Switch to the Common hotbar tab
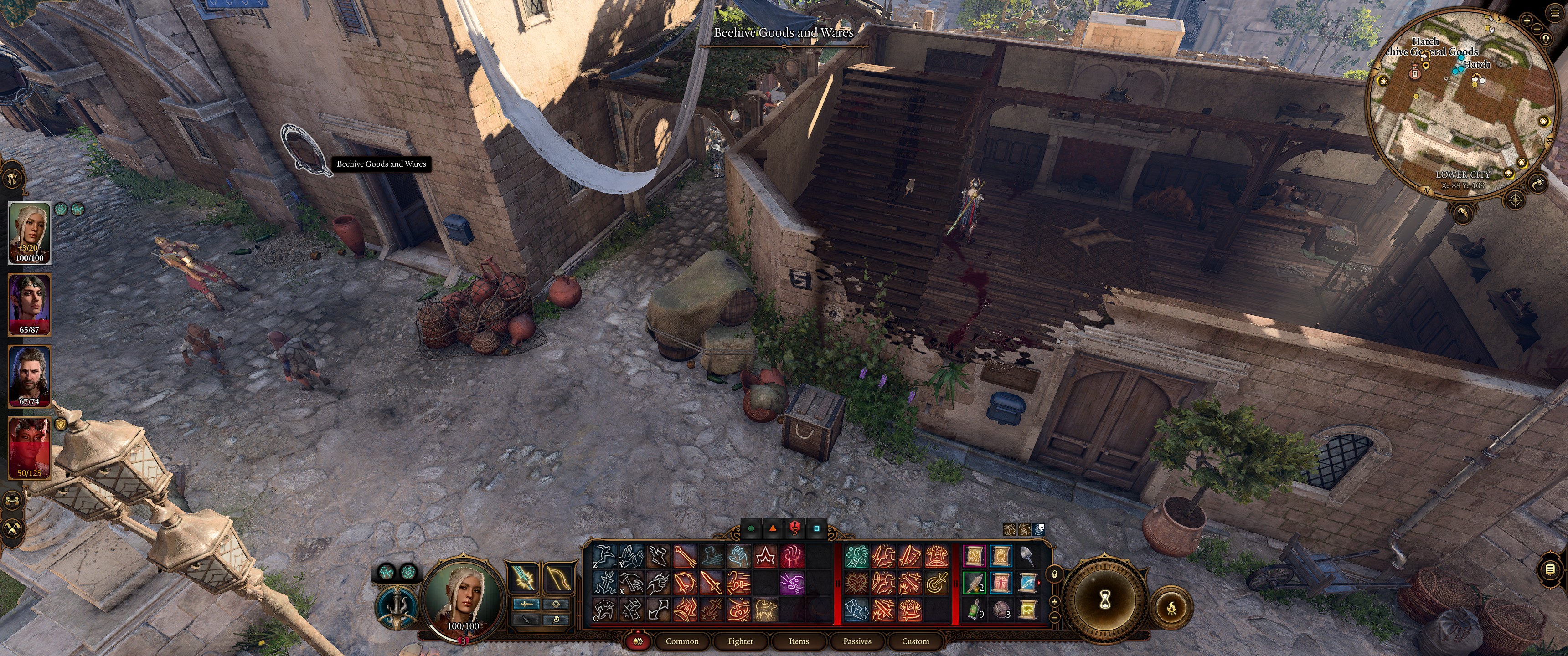The height and width of the screenshot is (656, 1568). [682, 641]
